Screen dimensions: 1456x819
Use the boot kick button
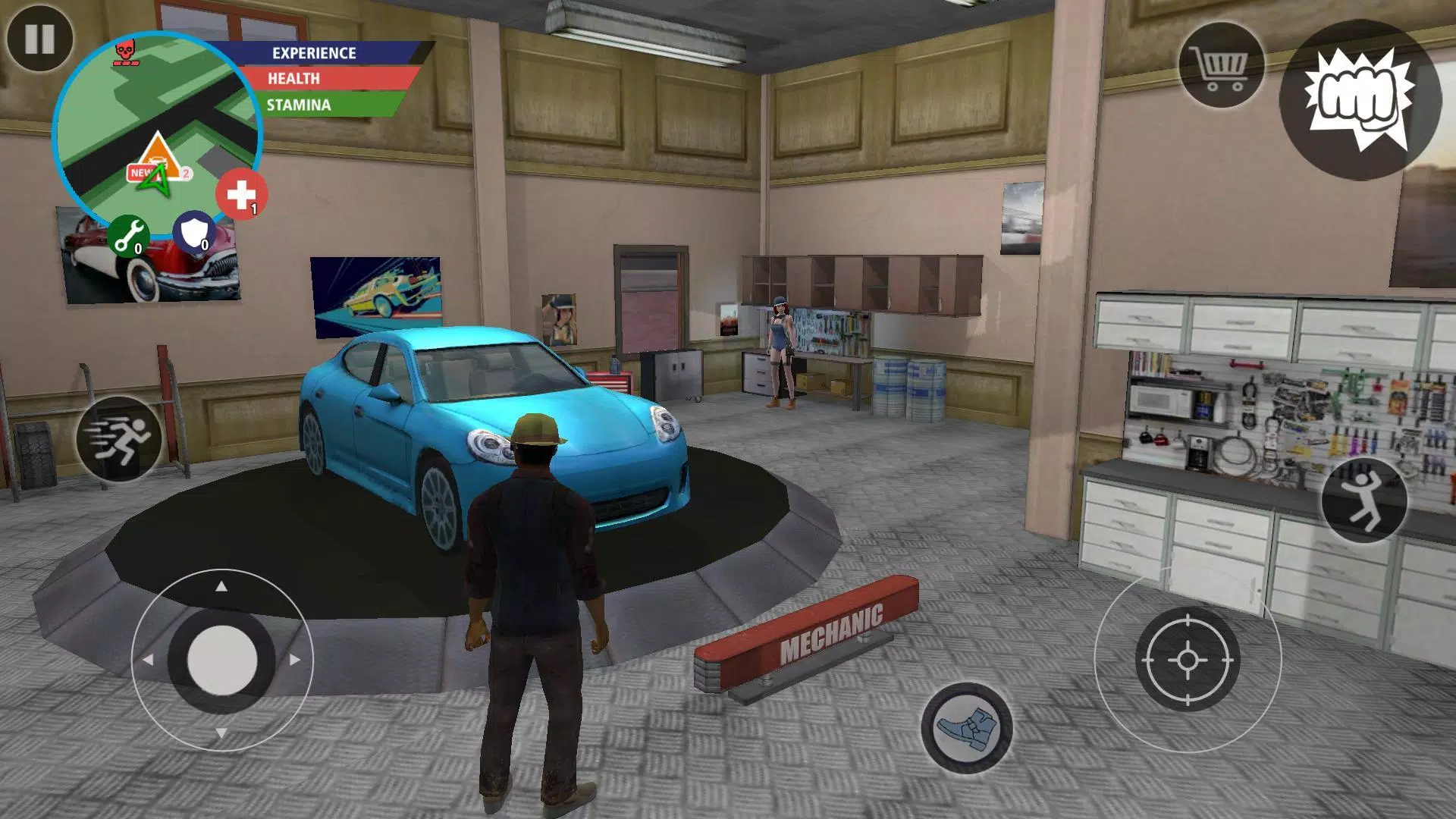click(x=966, y=728)
